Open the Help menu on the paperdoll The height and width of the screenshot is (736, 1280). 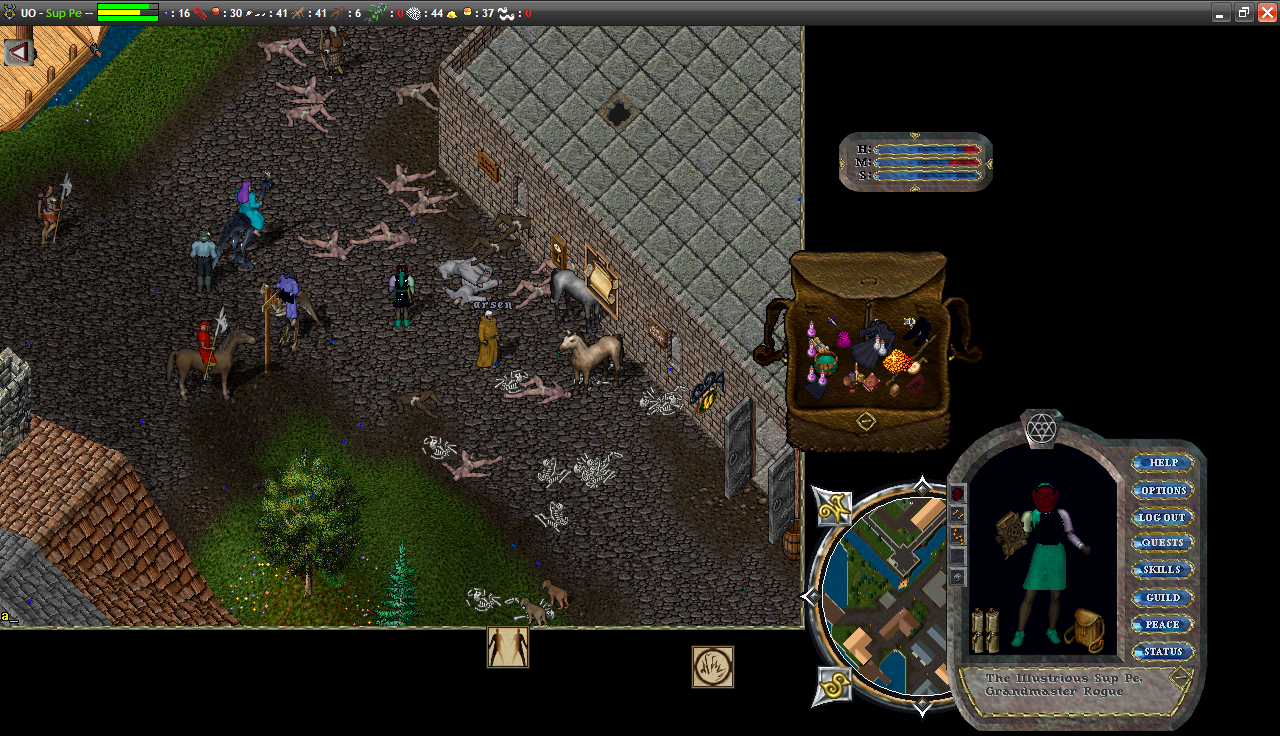pos(1163,463)
